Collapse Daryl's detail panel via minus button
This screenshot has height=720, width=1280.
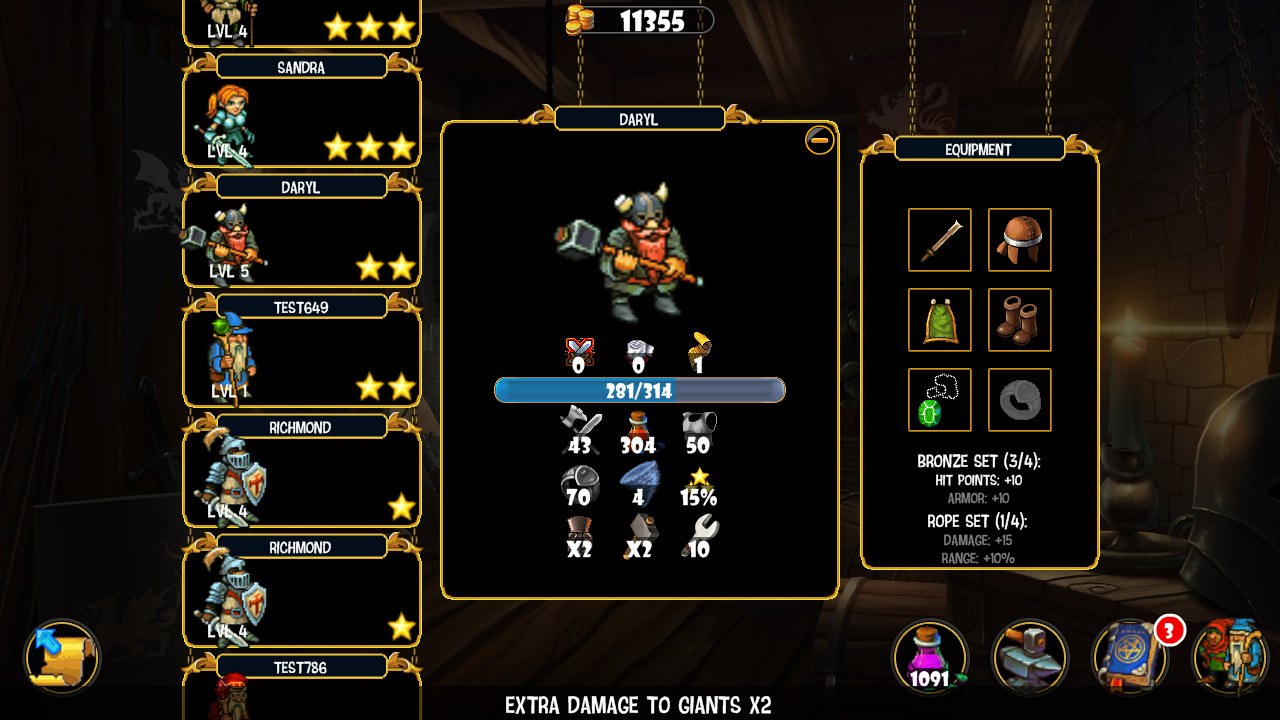819,141
